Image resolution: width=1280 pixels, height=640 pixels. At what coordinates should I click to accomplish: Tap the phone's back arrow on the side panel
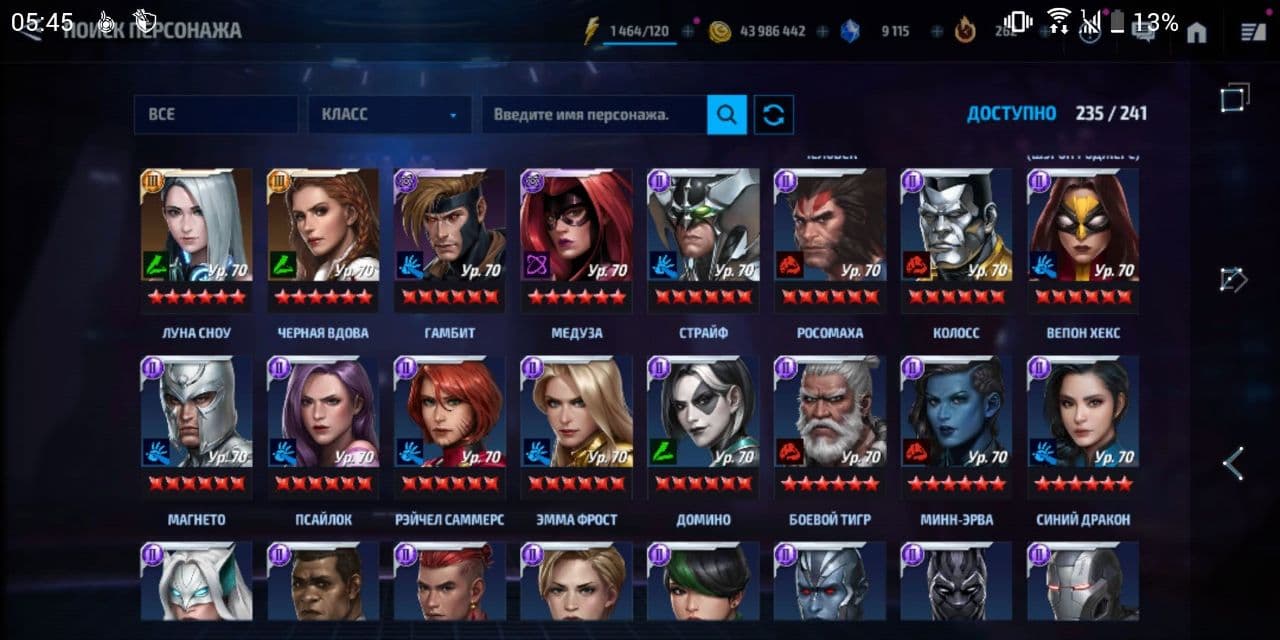point(1234,463)
